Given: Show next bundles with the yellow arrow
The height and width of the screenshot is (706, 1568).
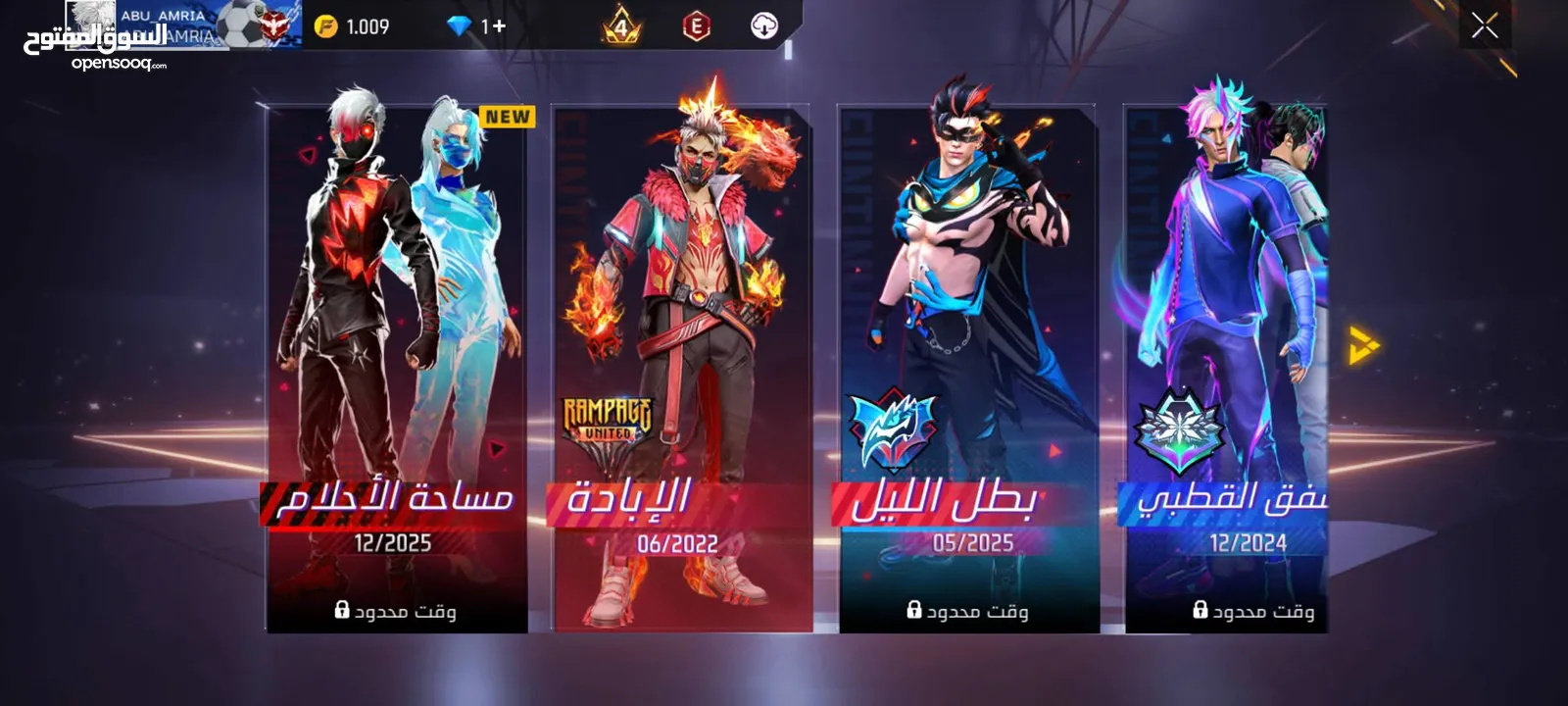Looking at the screenshot, I should [x=1363, y=345].
